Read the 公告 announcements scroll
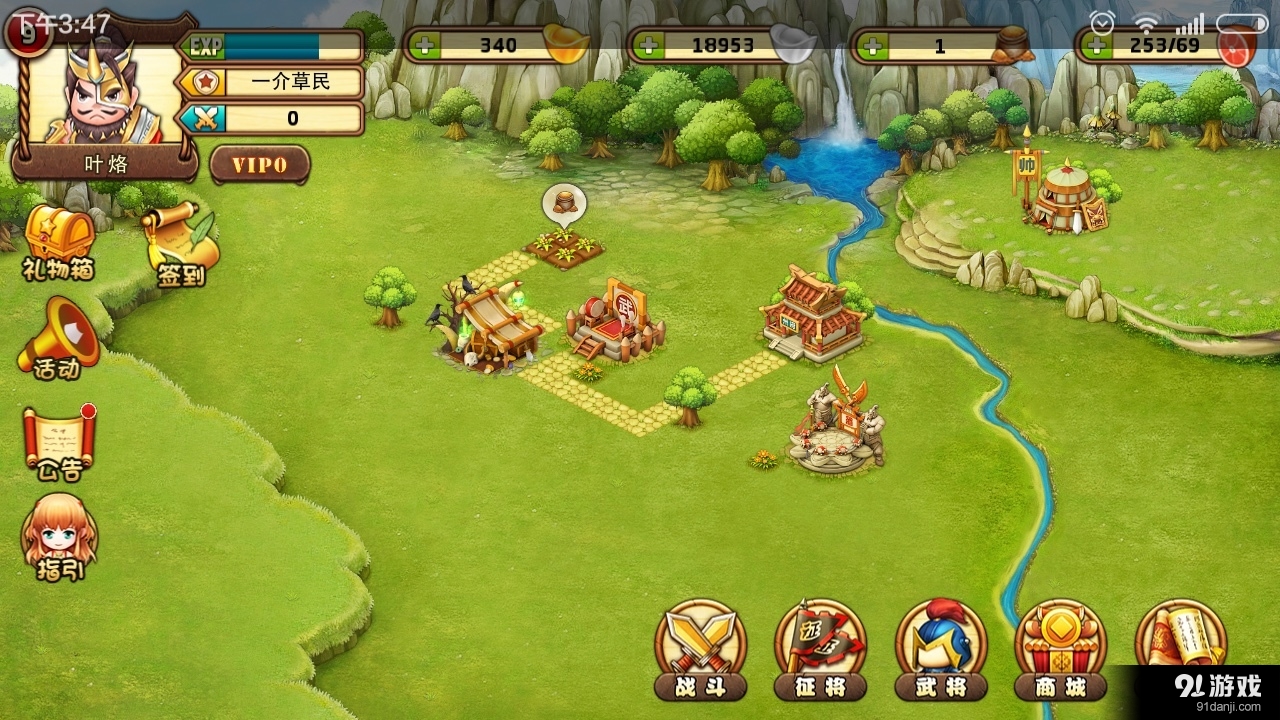The image size is (1280, 720). pyautogui.click(x=58, y=442)
